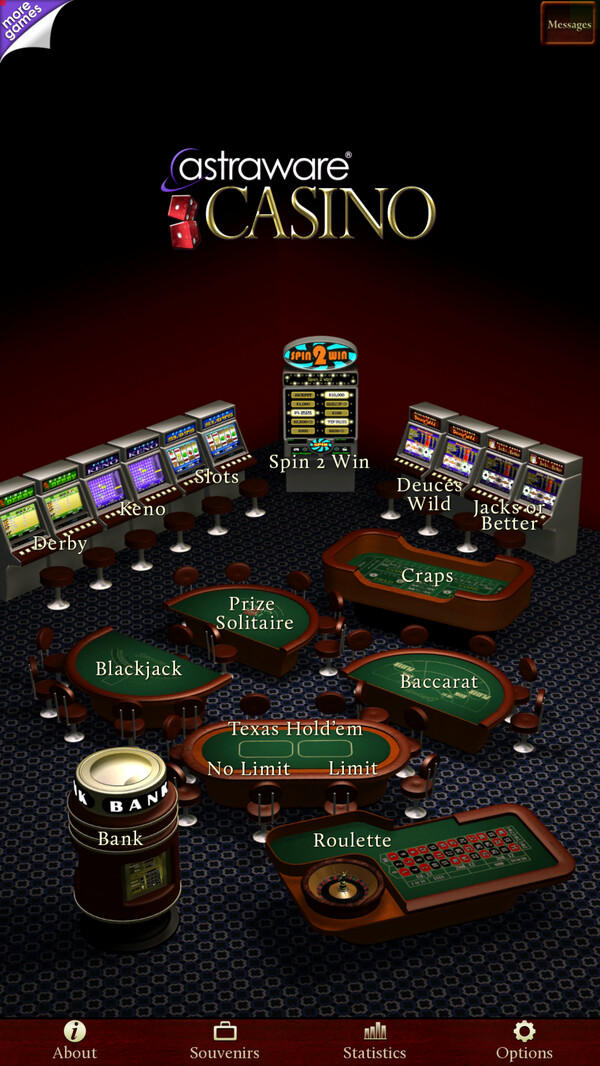Open the About tab
Viewport: 600px width, 1066px height.
coord(75,1041)
